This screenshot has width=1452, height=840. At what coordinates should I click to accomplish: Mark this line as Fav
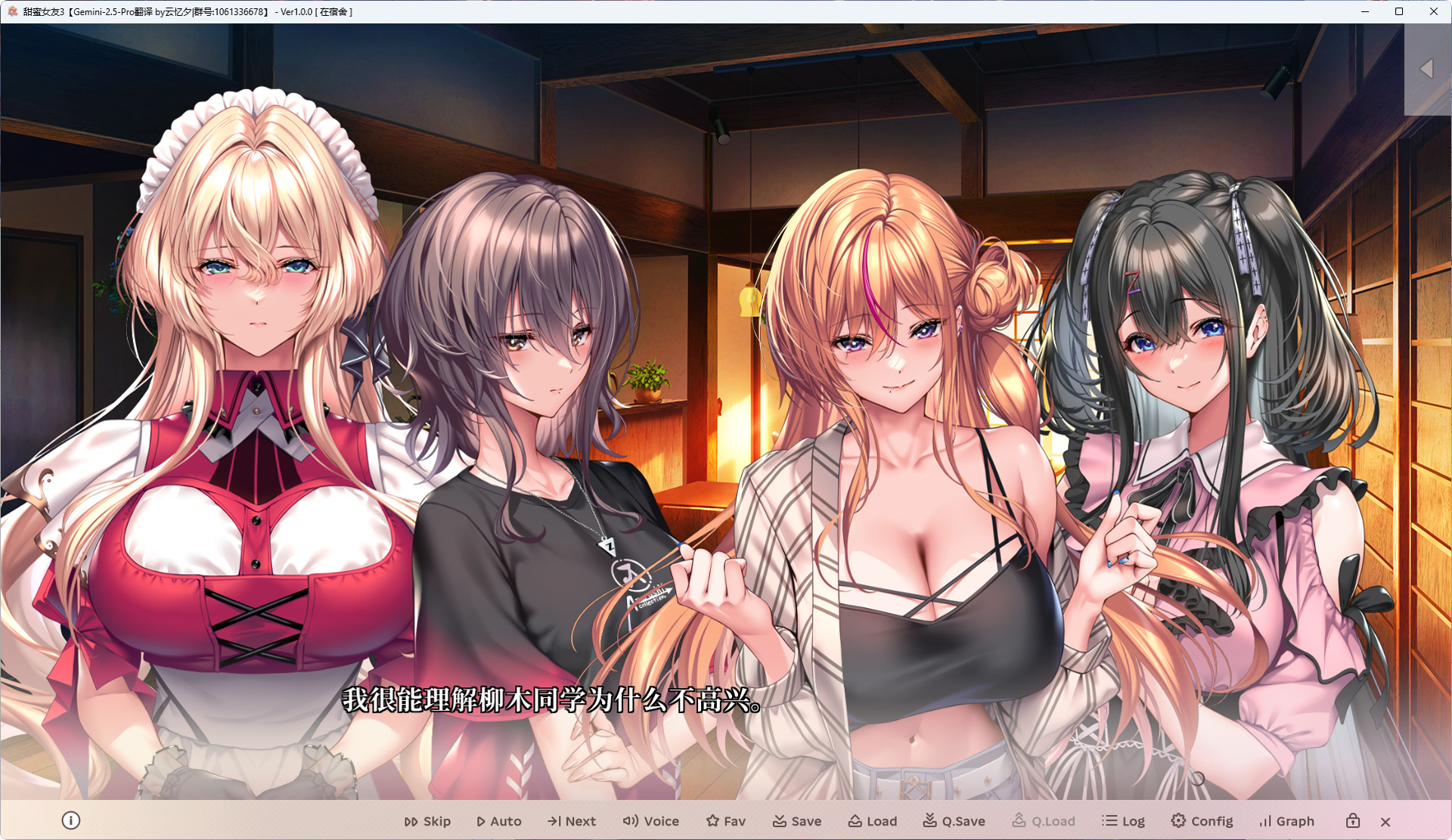coord(726,821)
